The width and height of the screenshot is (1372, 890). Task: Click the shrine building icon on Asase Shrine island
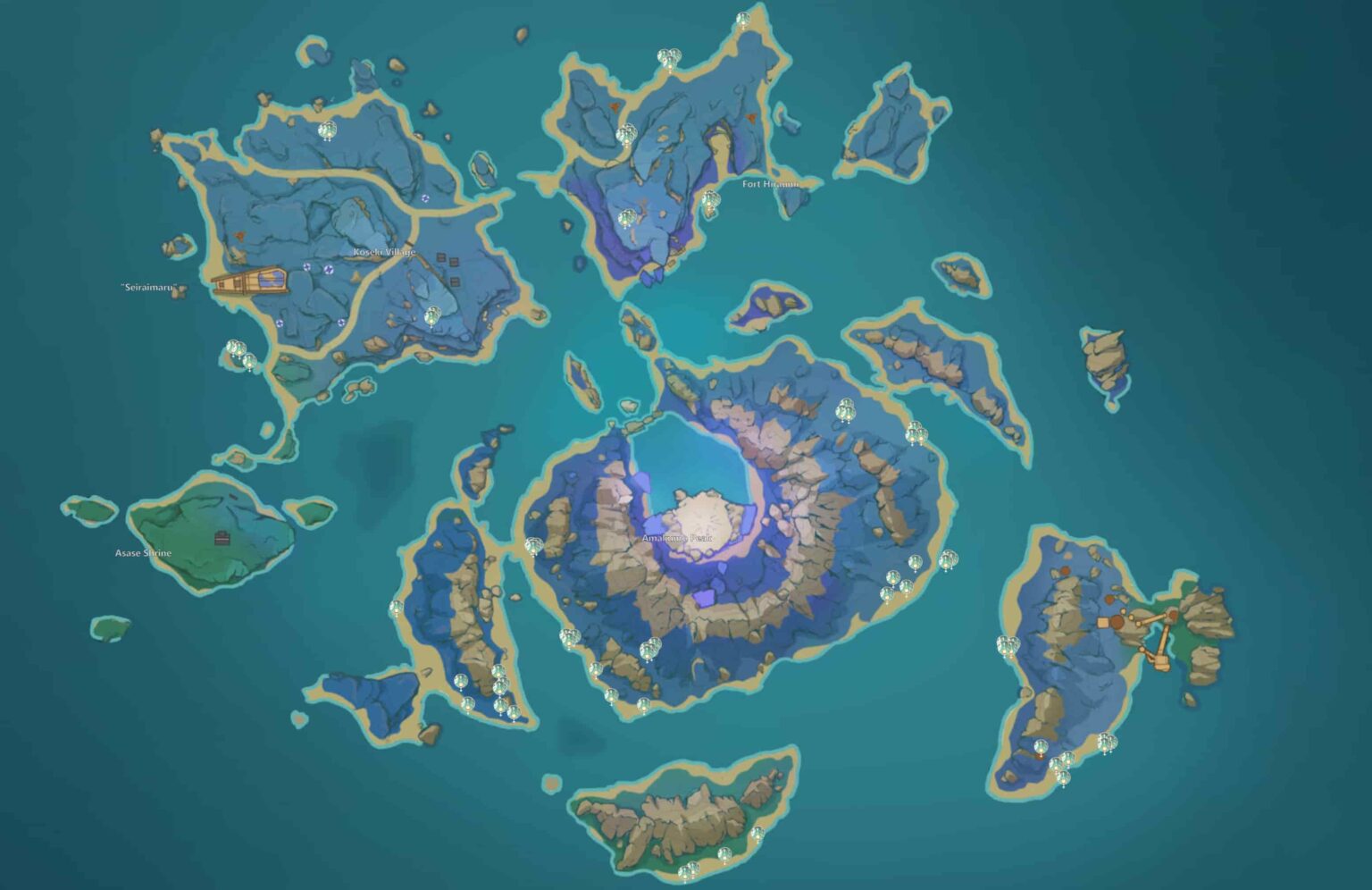pyautogui.click(x=222, y=540)
